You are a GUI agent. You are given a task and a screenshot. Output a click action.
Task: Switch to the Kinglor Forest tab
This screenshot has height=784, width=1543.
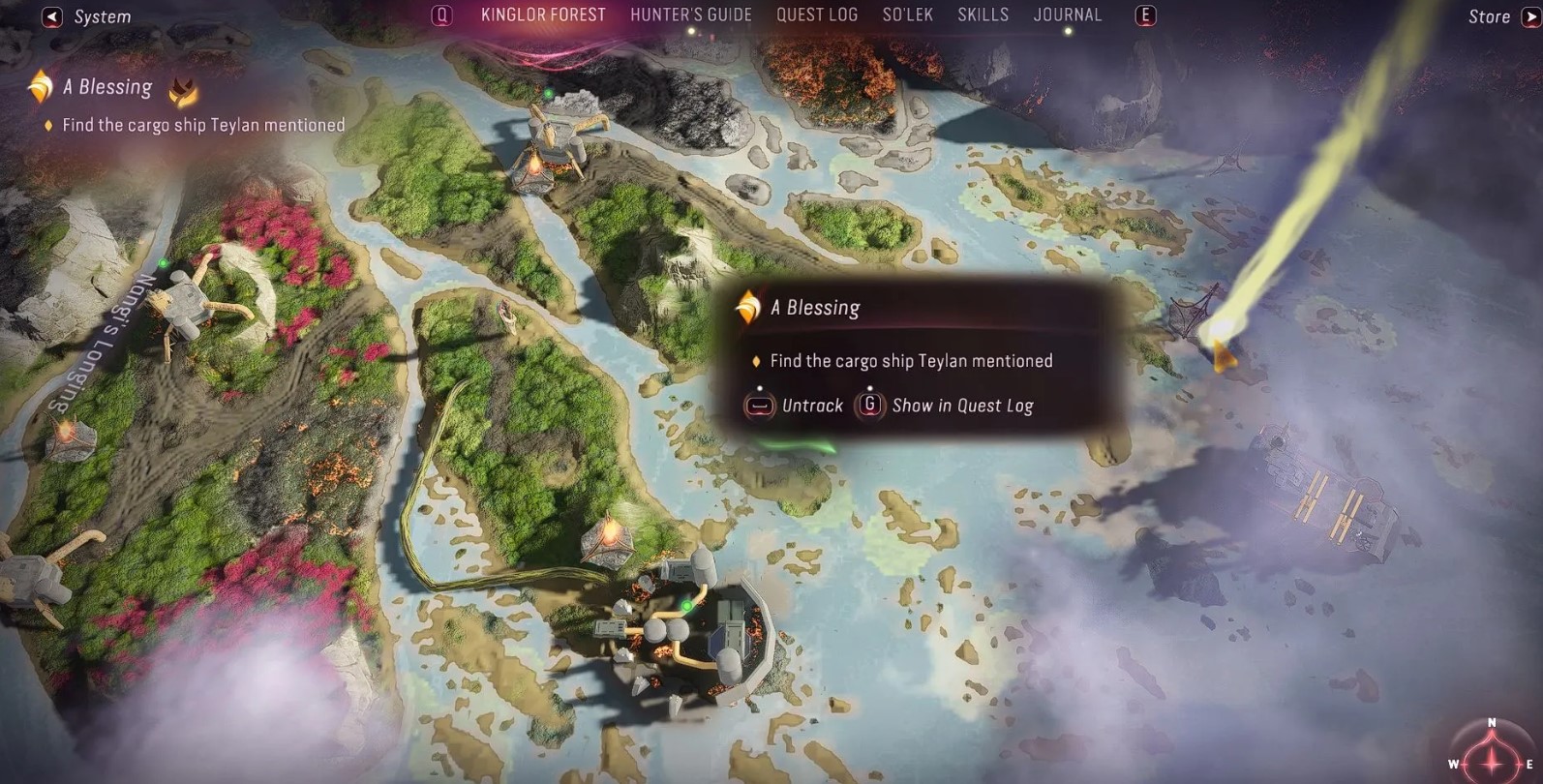(543, 15)
